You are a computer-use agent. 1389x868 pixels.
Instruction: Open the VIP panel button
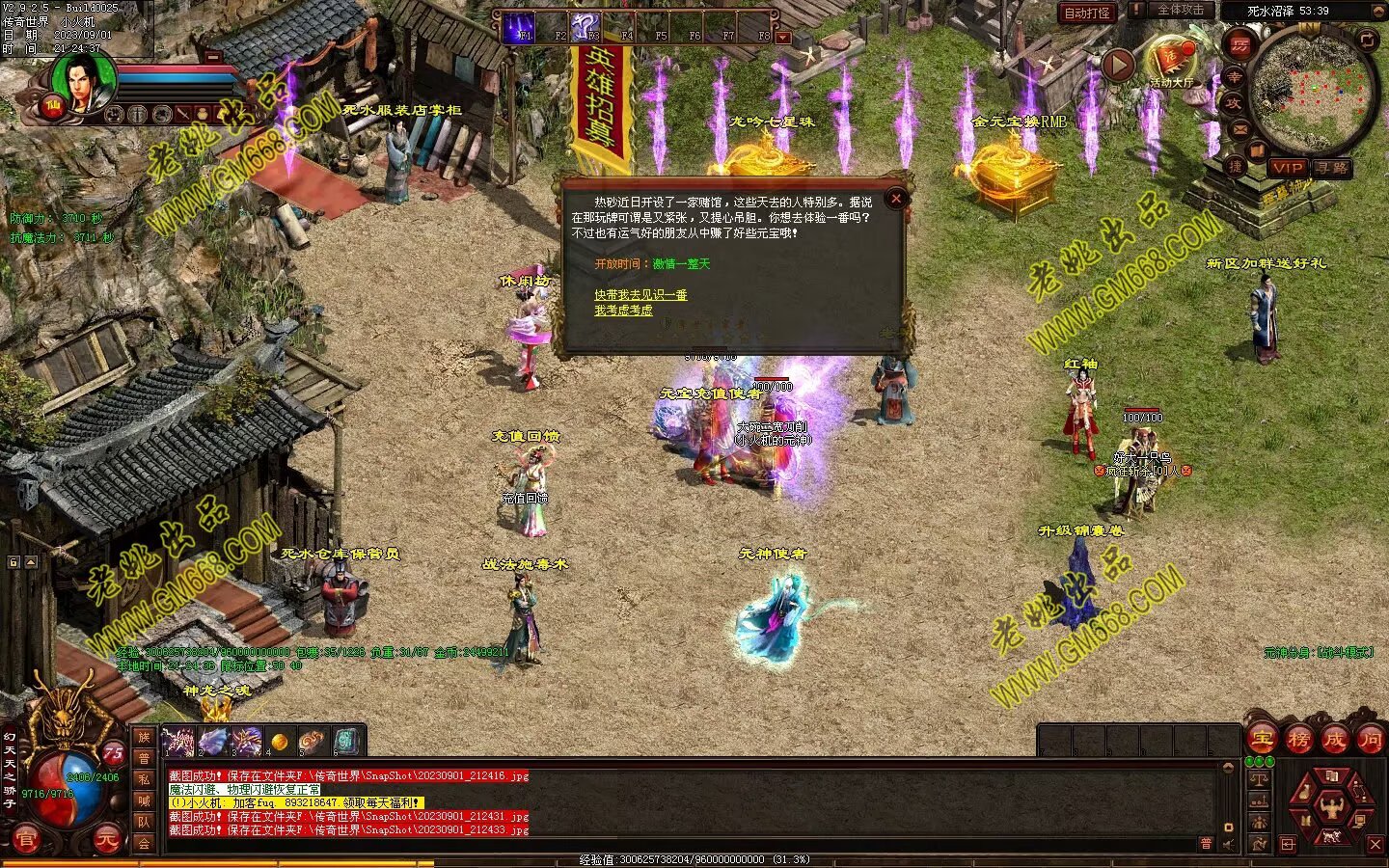[1288, 167]
